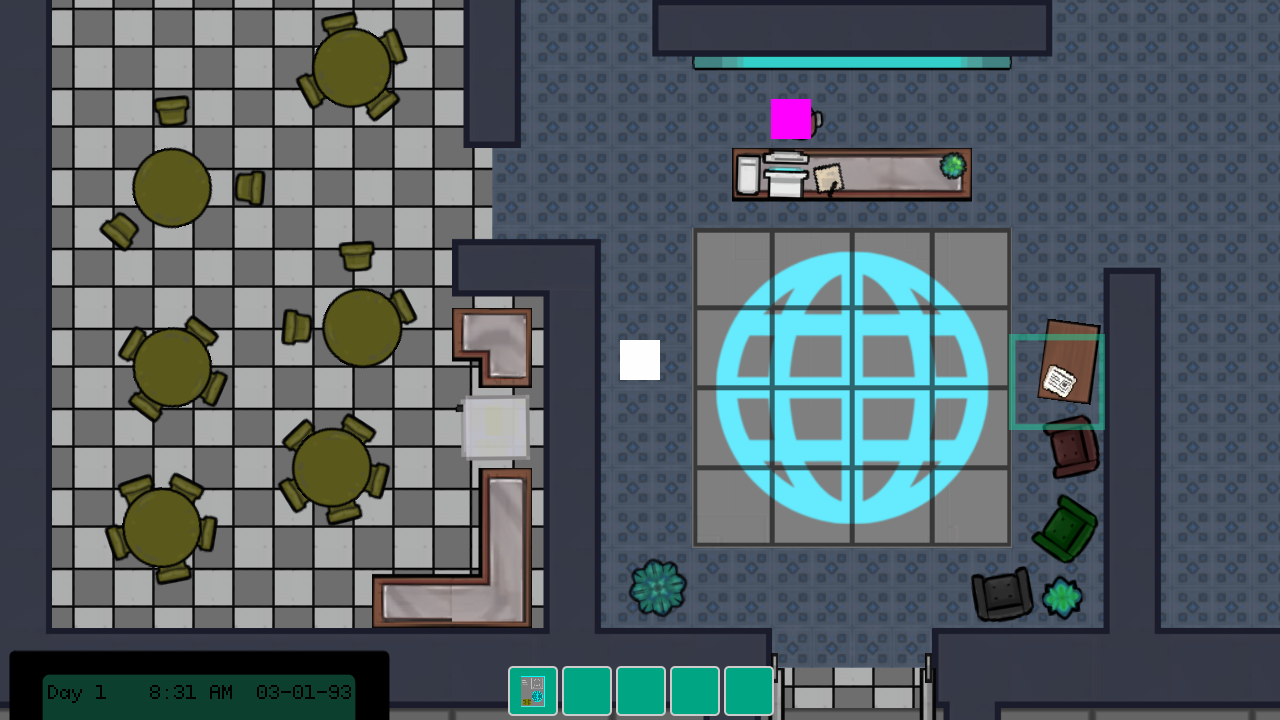Image resolution: width=1280 pixels, height=720 pixels.
Task: Click the giant cyan globe logo rug
Action: pos(851,387)
